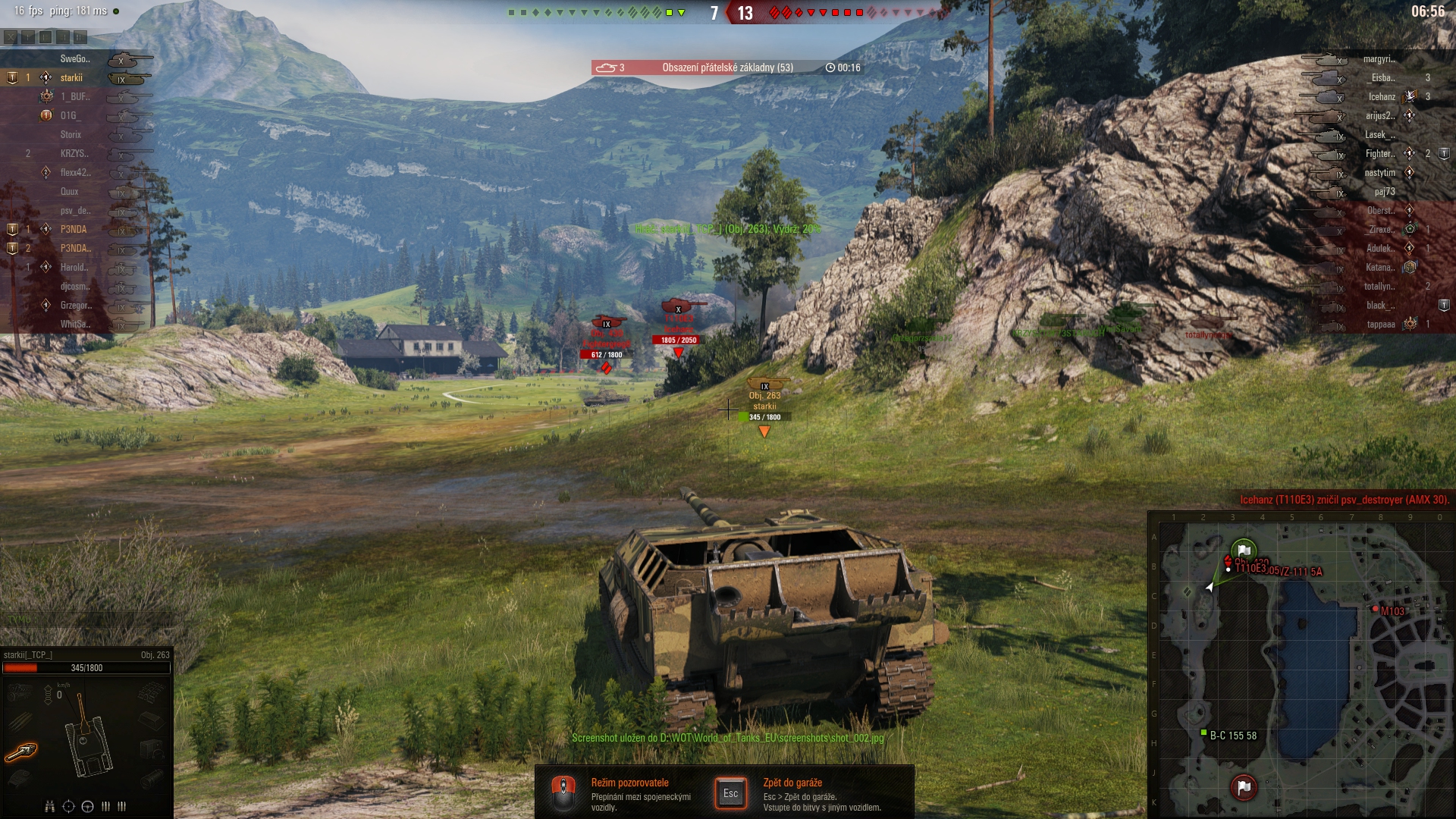Click the Obj. 263 starkii vehicle marker

tap(764, 401)
